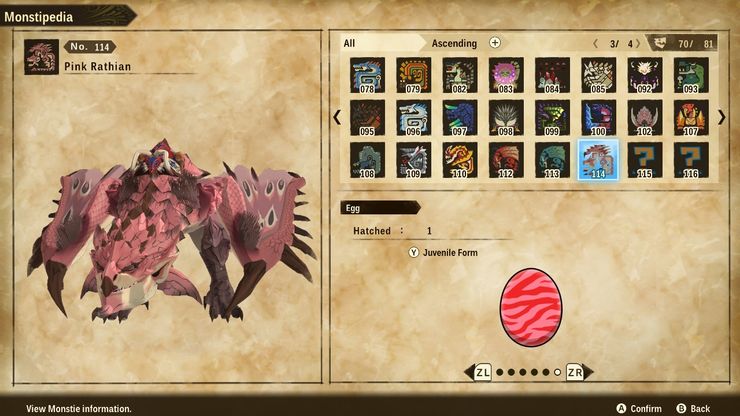Open the All filter selector
This screenshot has height=416, width=740.
coord(350,43)
